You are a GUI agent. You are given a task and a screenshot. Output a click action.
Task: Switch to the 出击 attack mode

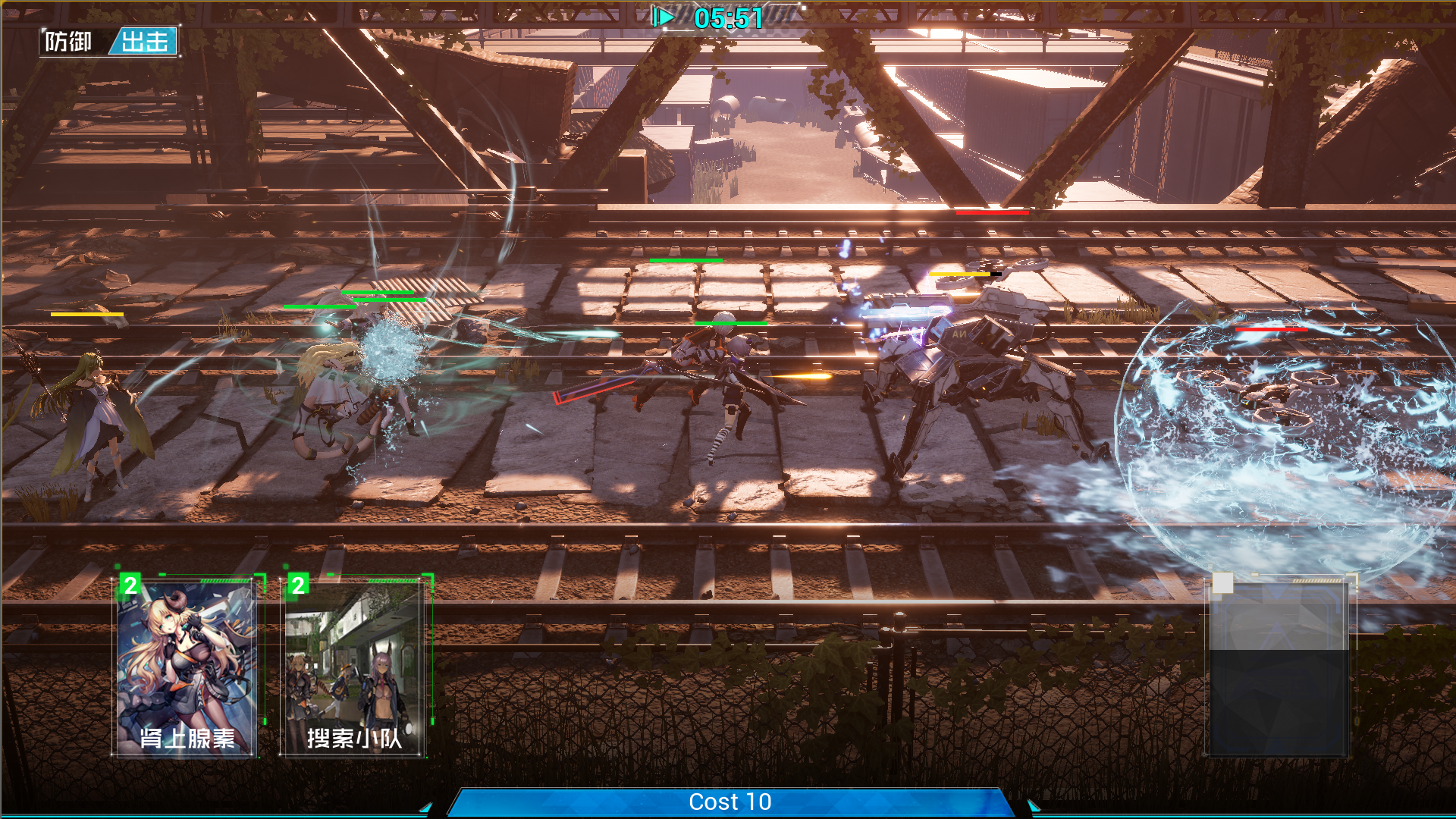coord(145,42)
